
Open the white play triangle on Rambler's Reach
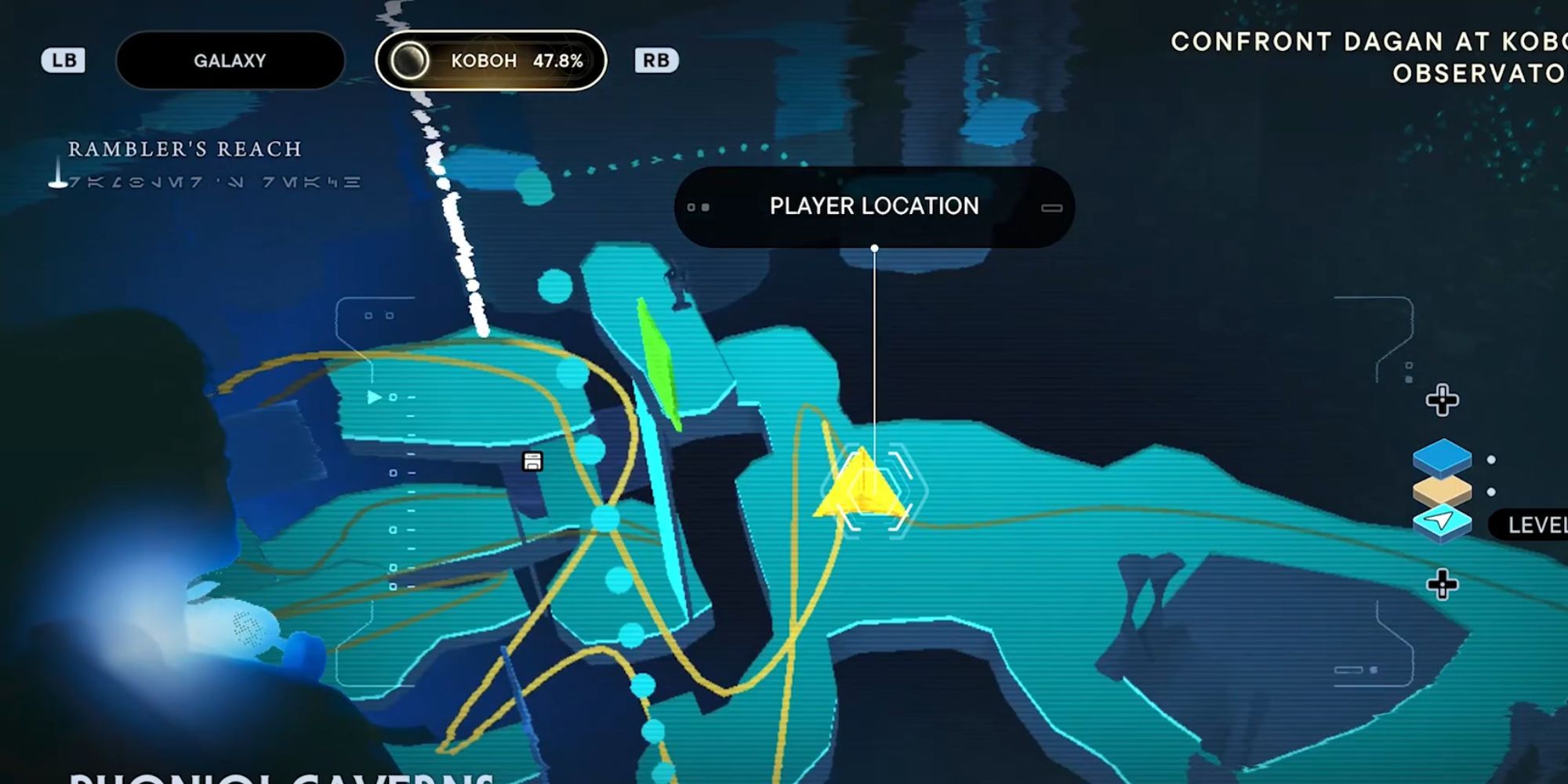point(375,397)
